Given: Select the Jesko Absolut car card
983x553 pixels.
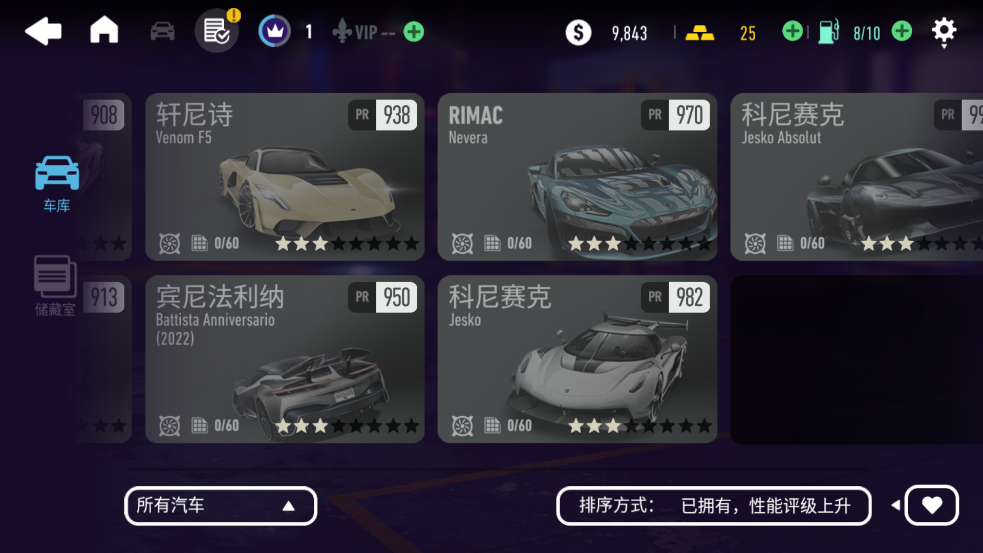Looking at the screenshot, I should tap(856, 177).
